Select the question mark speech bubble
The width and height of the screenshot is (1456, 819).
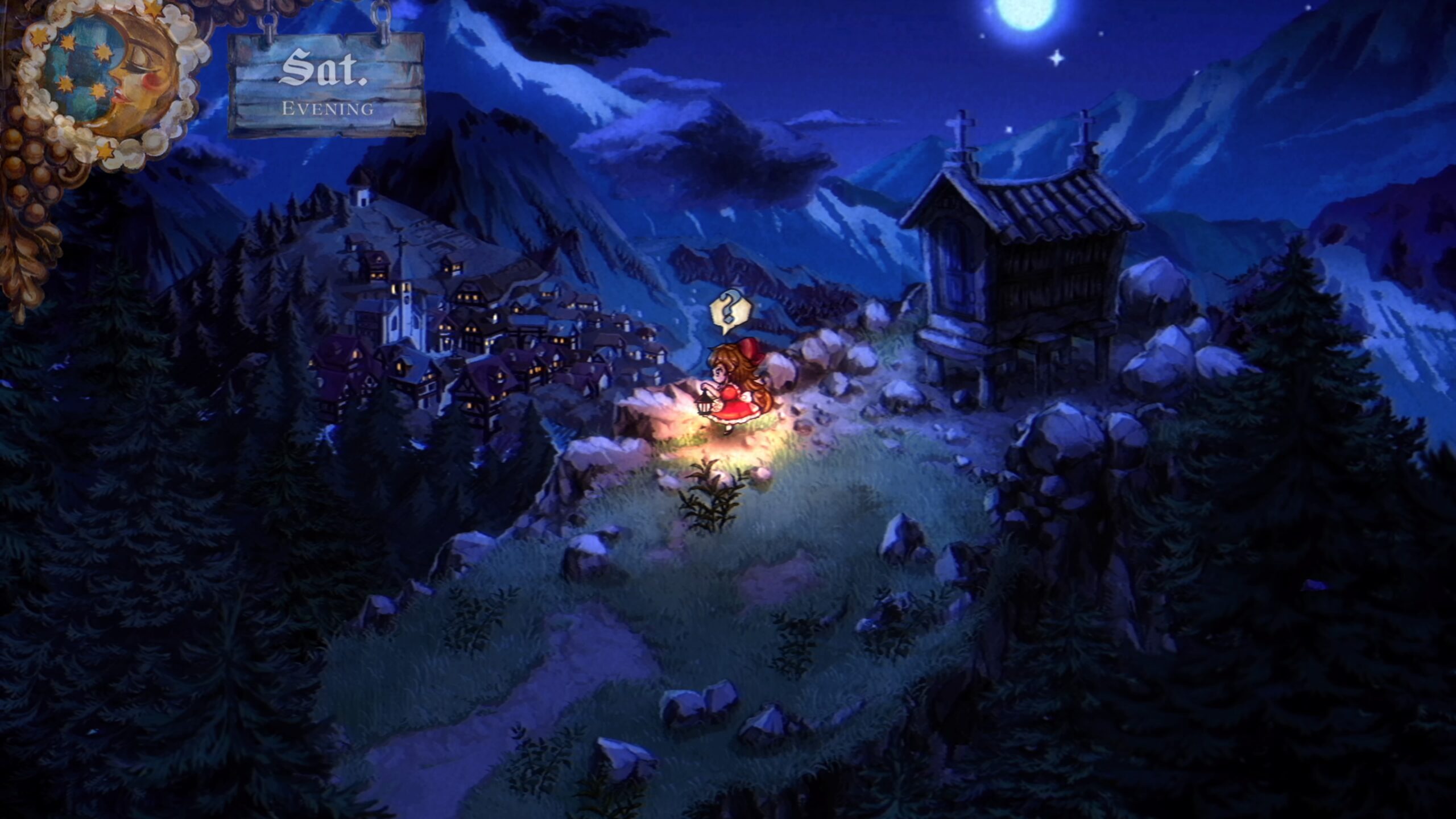(731, 311)
